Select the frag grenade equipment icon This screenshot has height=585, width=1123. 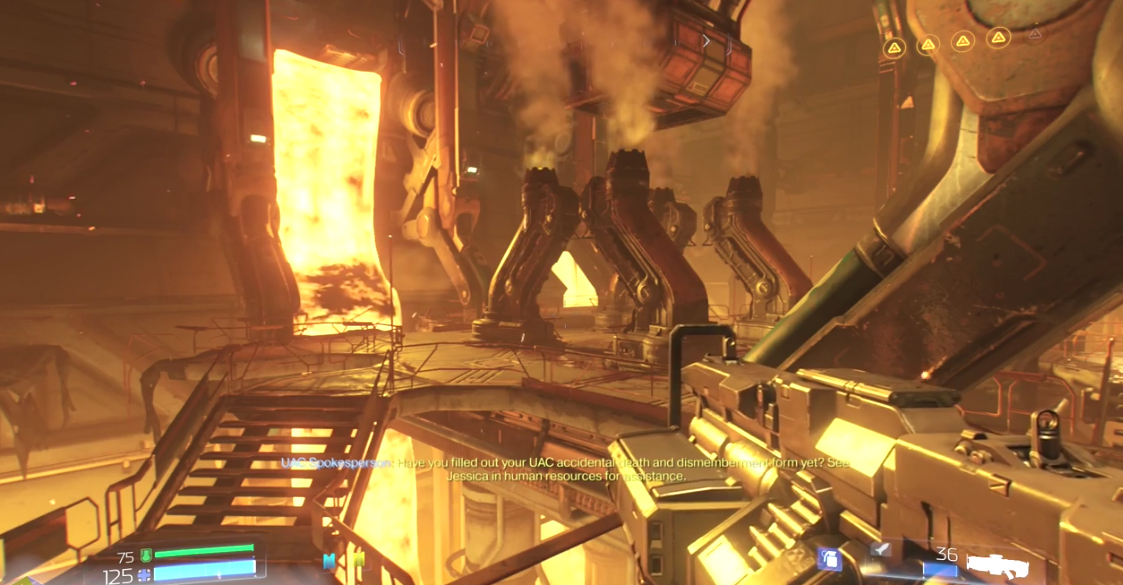(829, 558)
